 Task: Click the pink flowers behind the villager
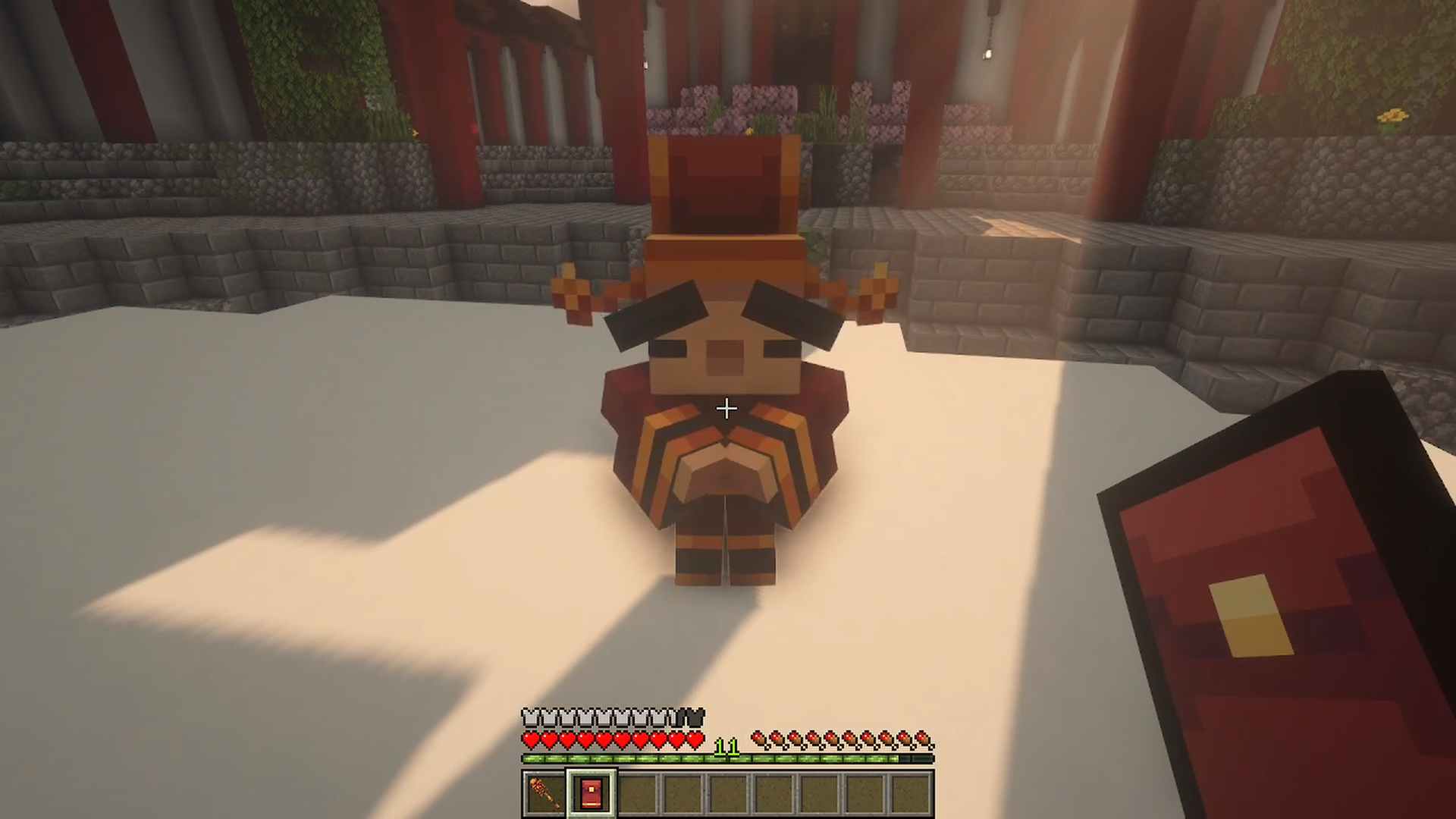click(x=758, y=99)
